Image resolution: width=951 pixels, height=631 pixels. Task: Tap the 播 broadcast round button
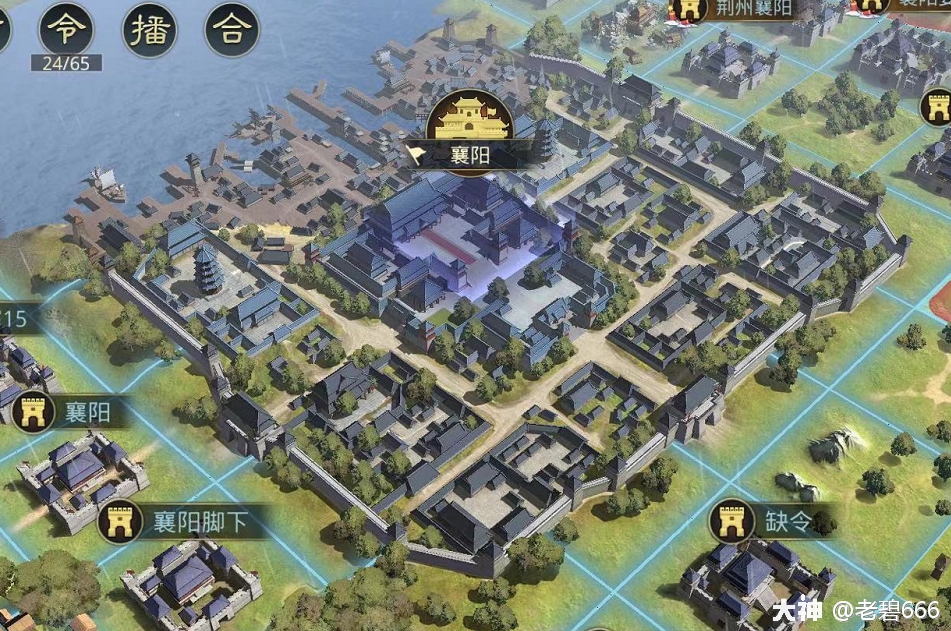tap(150, 29)
